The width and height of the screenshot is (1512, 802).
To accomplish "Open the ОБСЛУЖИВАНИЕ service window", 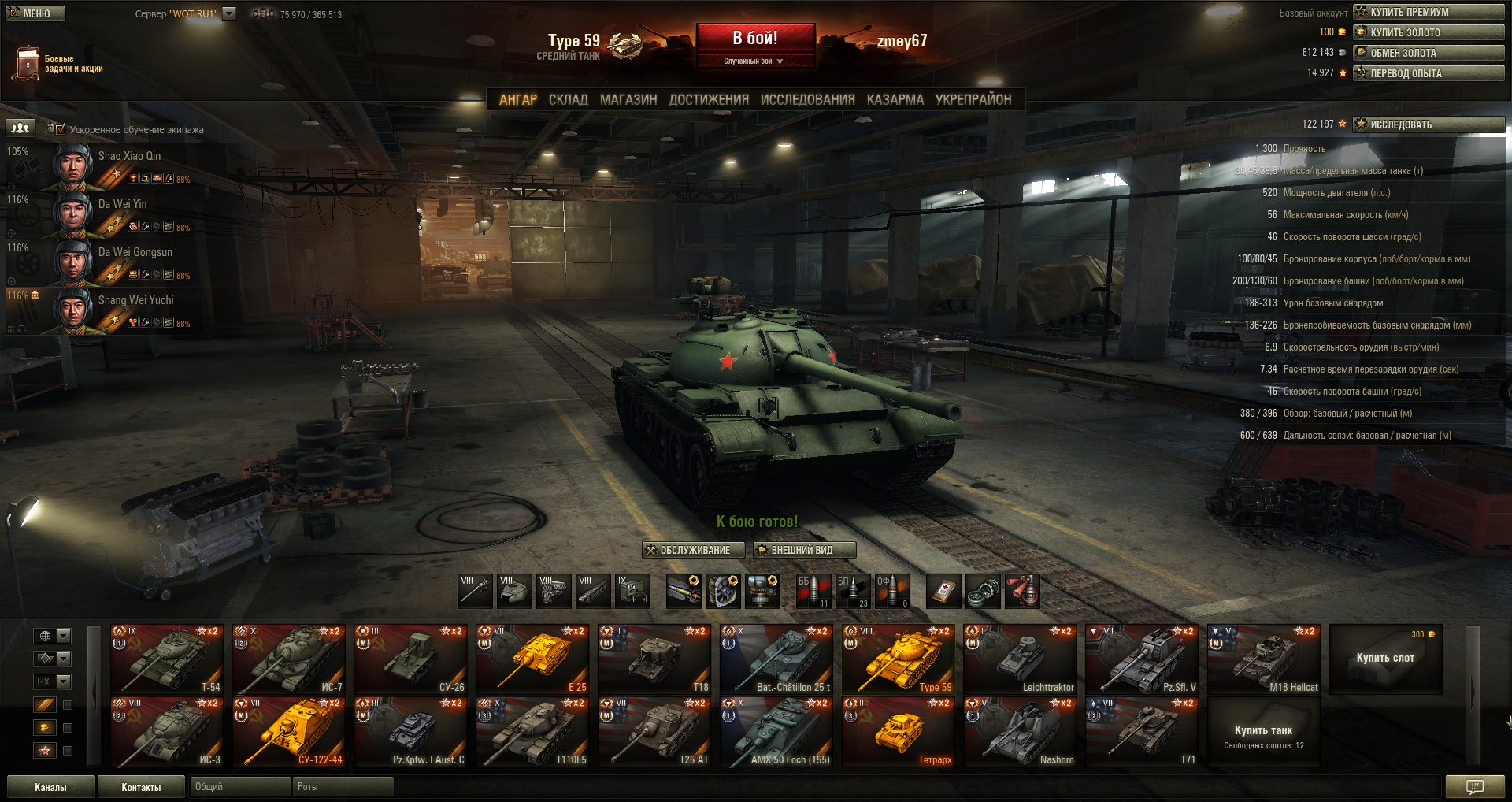I will (687, 550).
